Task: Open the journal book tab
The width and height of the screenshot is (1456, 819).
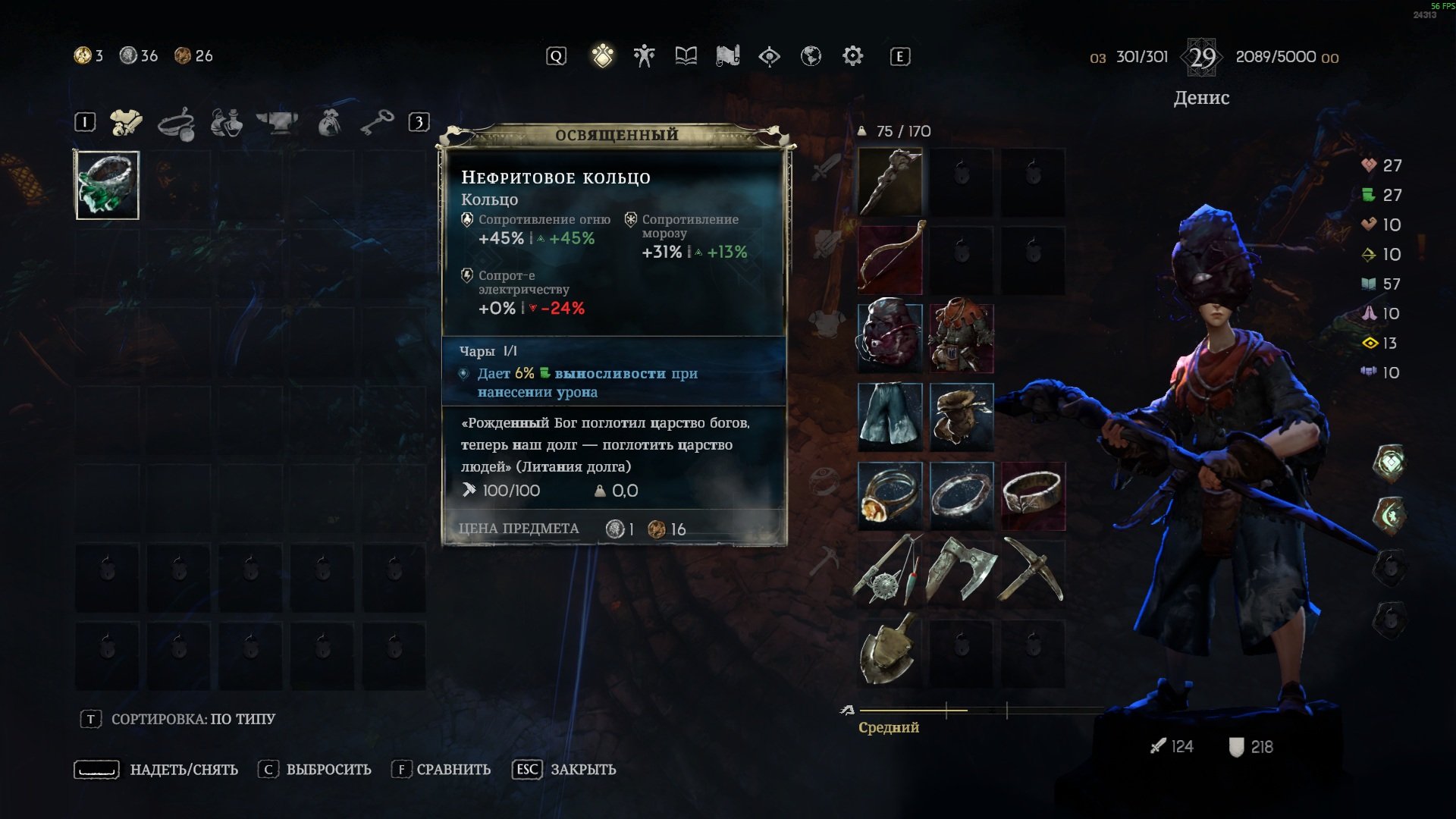Action: point(686,56)
